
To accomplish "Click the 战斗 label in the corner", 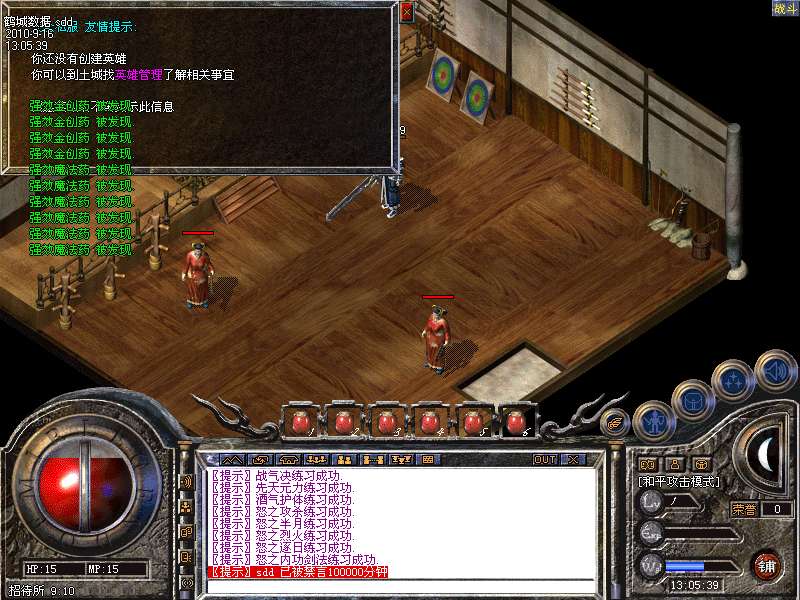I will (x=785, y=8).
